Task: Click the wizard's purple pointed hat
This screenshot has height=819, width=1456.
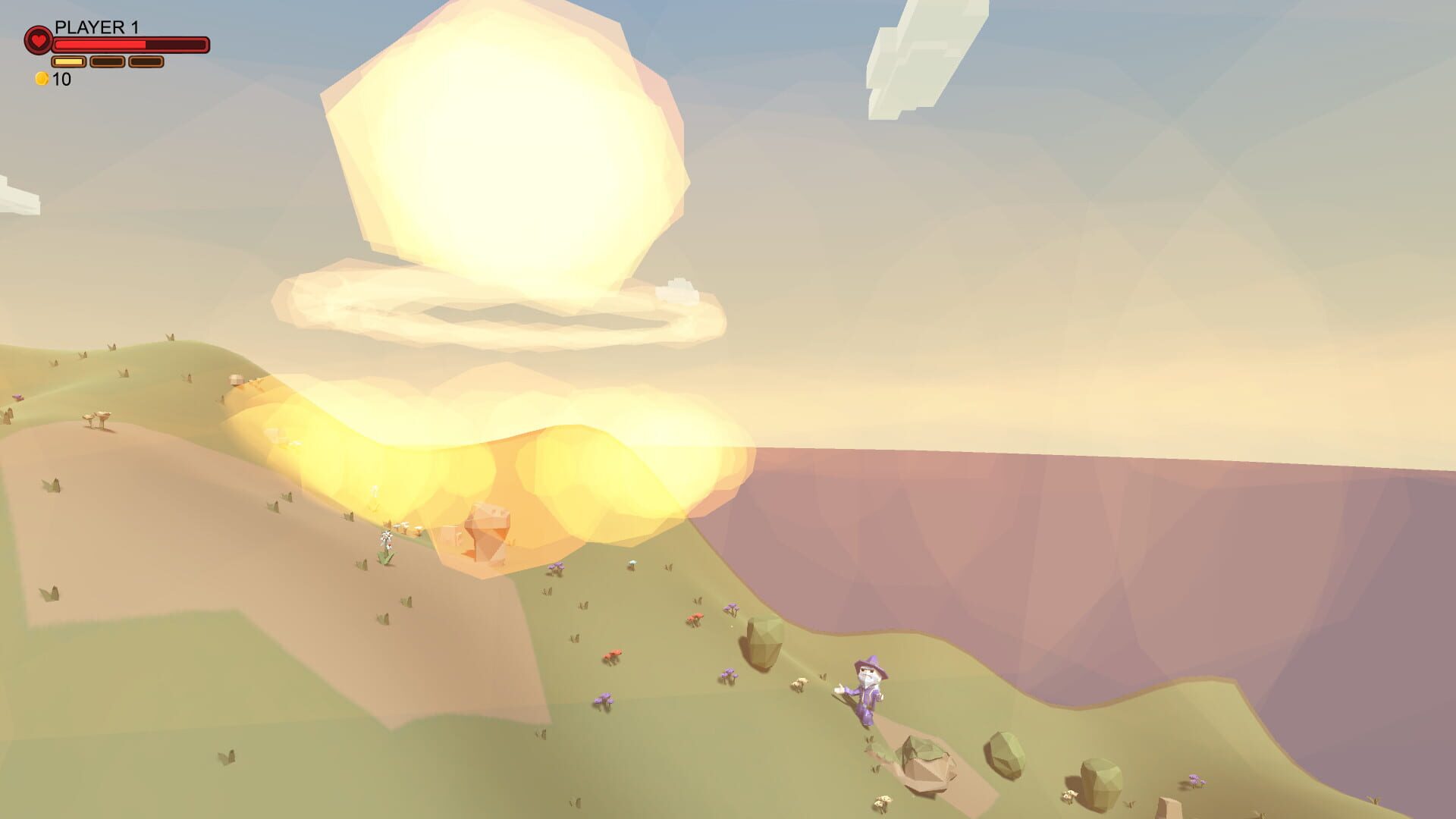Action: point(871,666)
